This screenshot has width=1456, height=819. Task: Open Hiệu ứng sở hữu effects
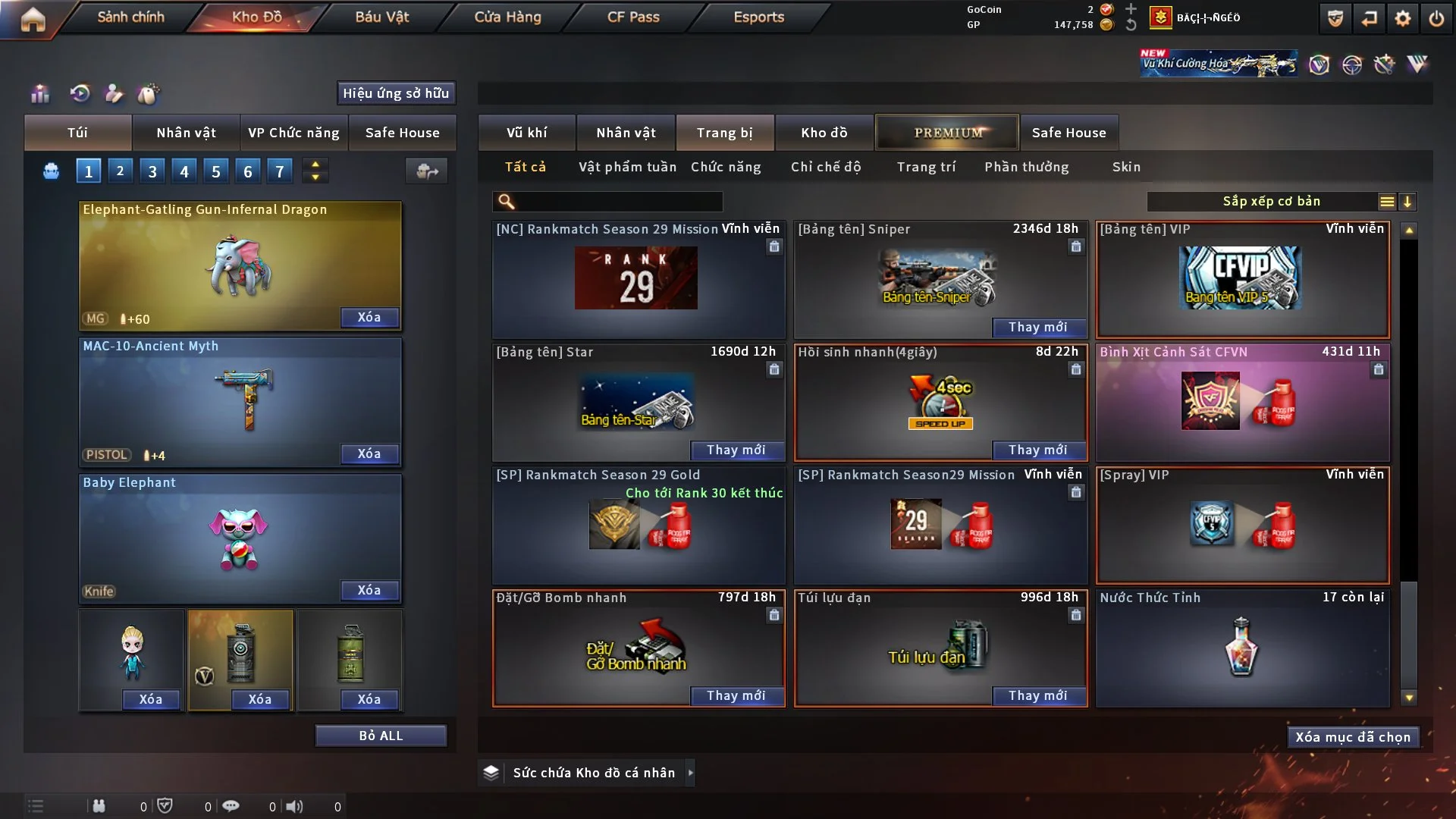pyautogui.click(x=396, y=93)
